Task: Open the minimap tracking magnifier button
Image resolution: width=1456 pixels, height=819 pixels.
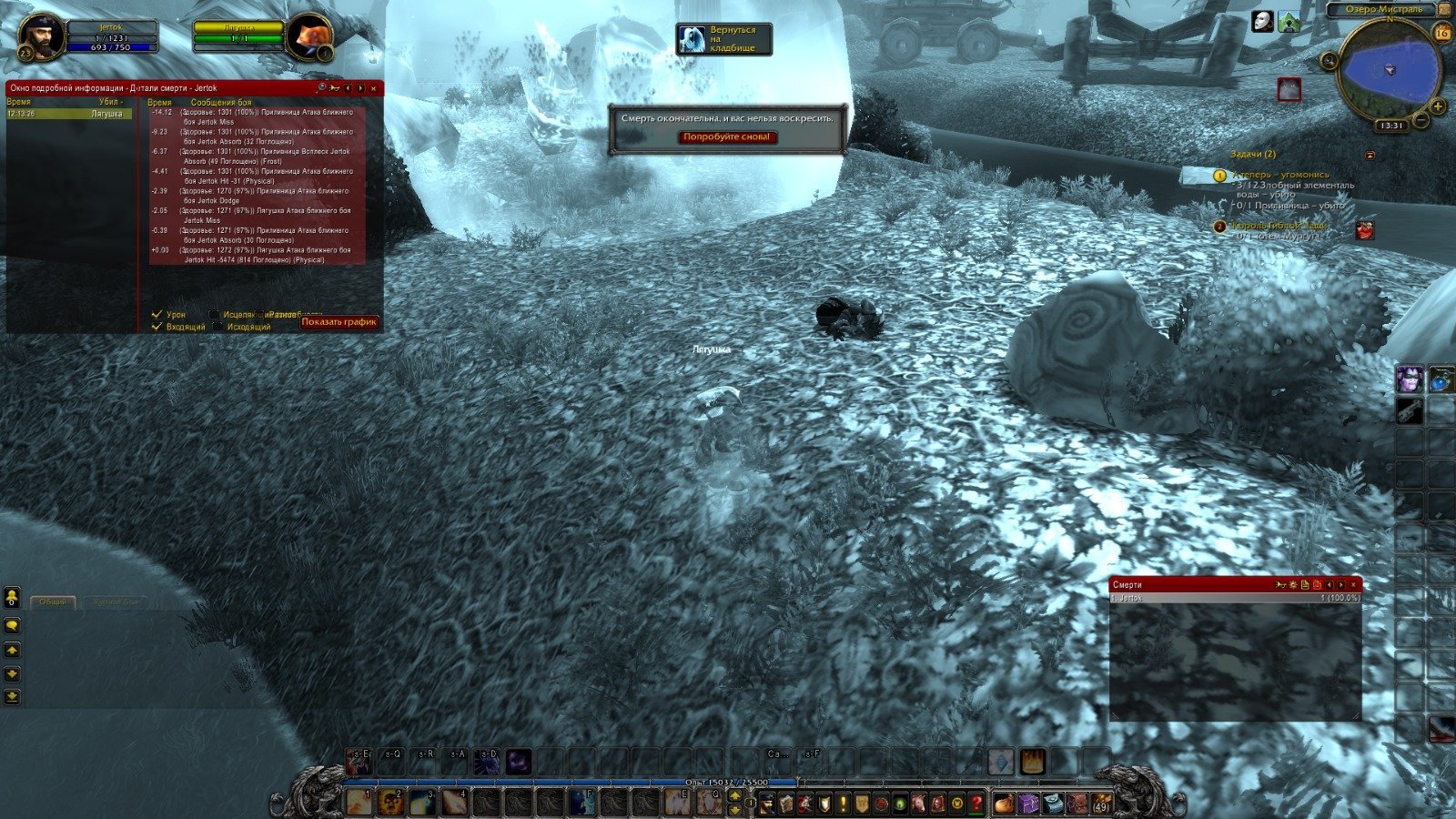Action: (1329, 60)
